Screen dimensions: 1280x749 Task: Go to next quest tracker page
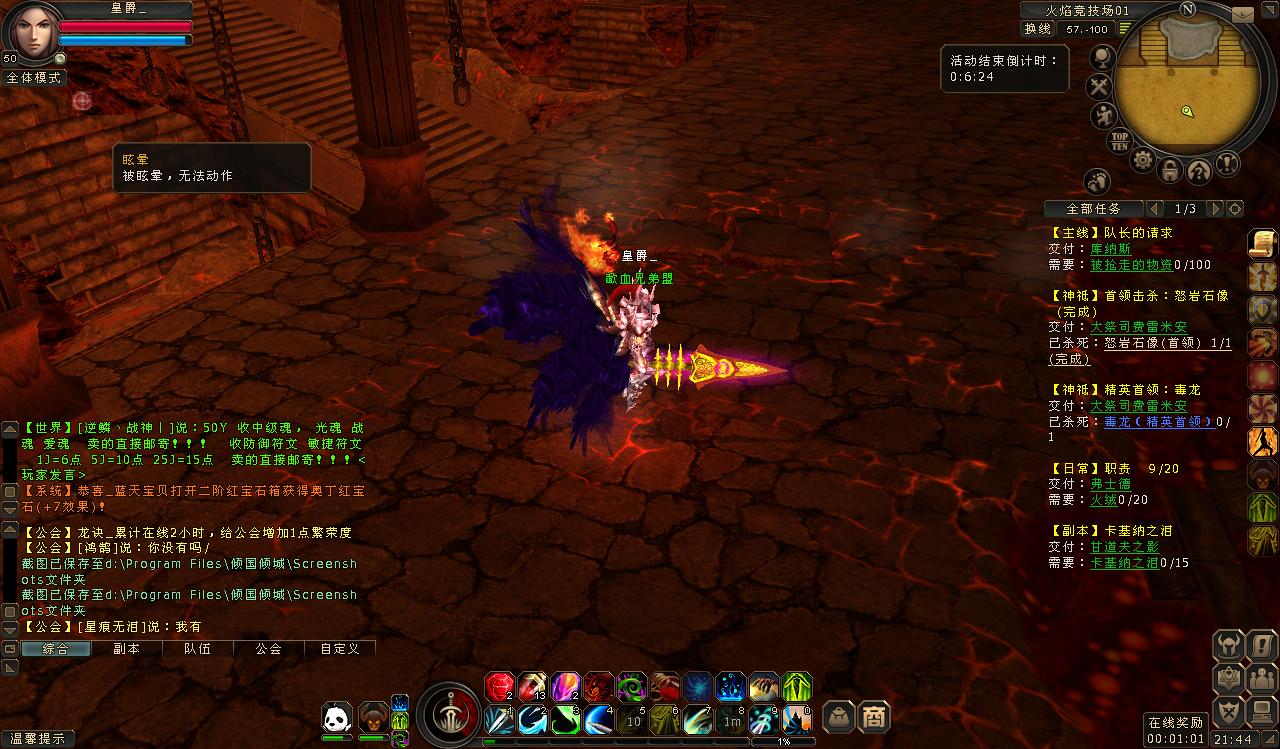coord(1214,209)
